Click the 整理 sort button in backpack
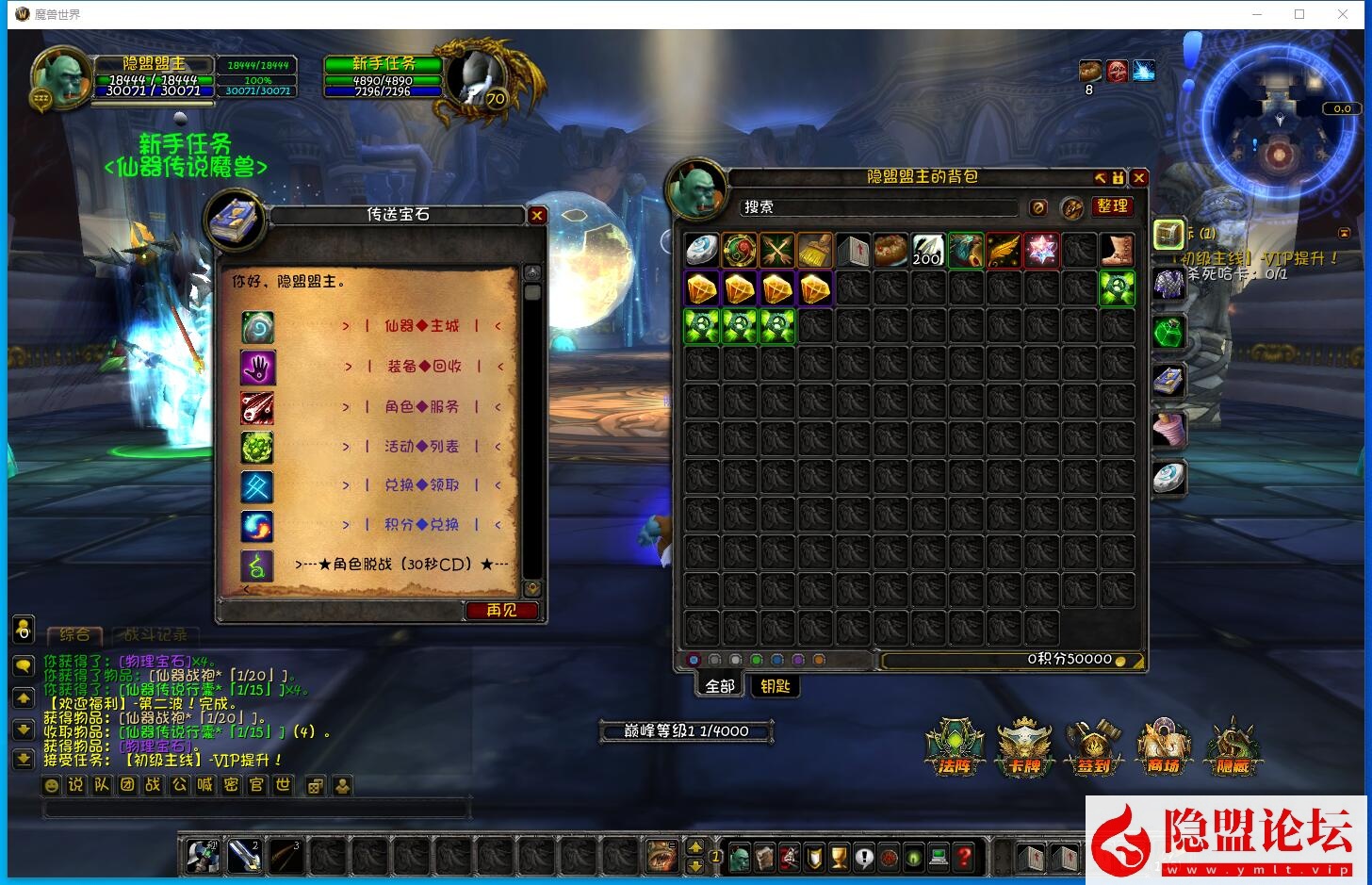1372x885 pixels. [1112, 206]
